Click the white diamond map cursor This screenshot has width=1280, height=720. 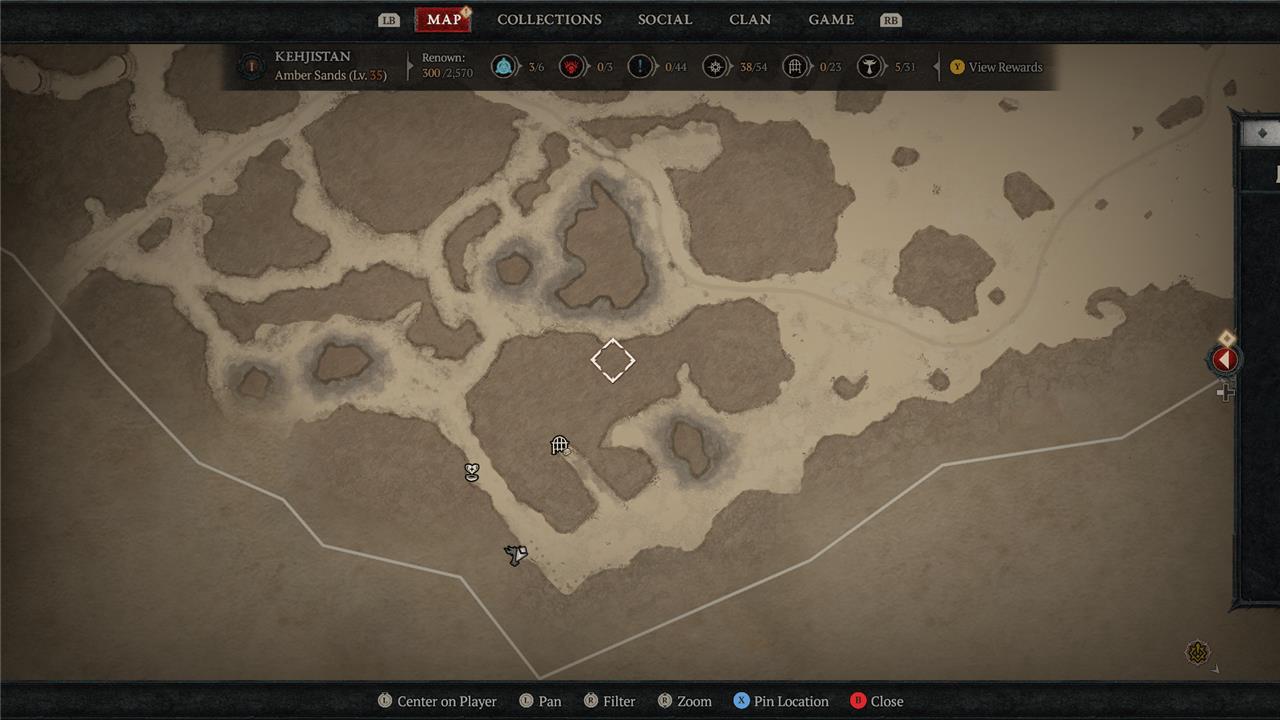tap(613, 360)
